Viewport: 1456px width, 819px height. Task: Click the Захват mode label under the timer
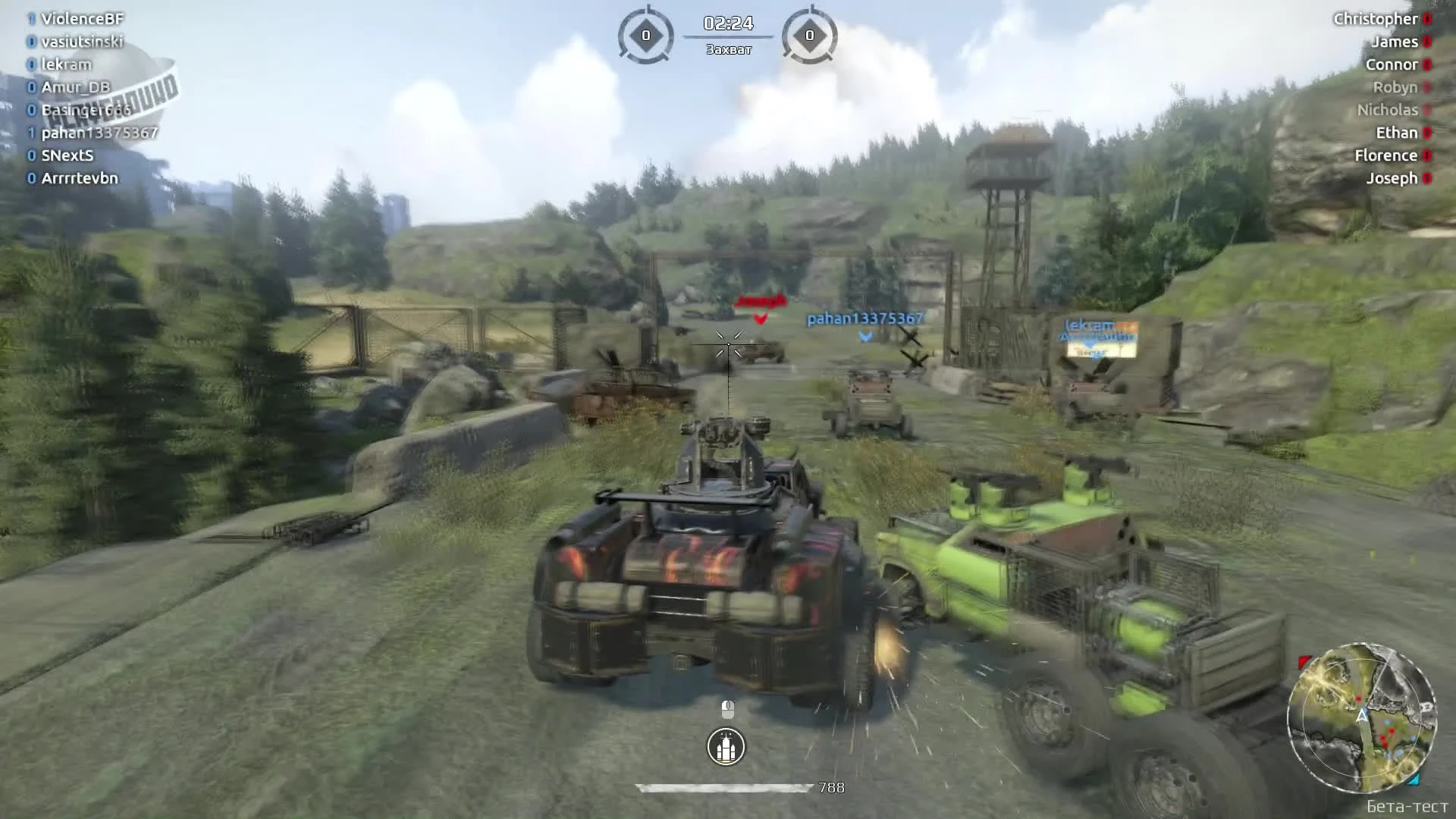(x=727, y=49)
